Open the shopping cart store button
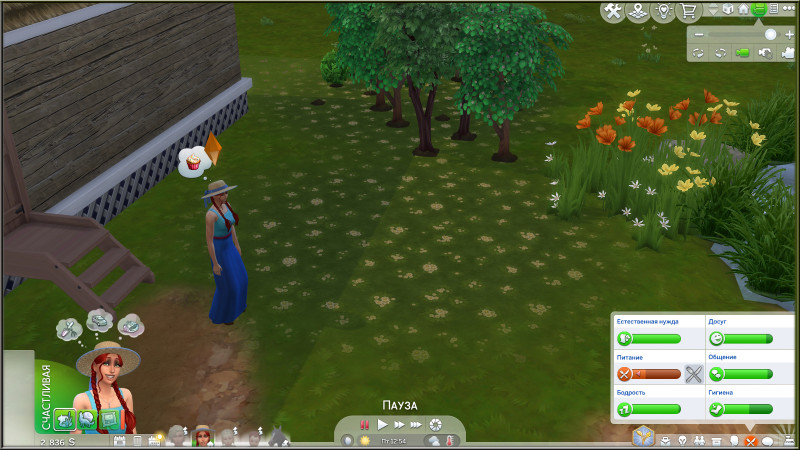Screen dimensions: 800x450 pos(688,12)
